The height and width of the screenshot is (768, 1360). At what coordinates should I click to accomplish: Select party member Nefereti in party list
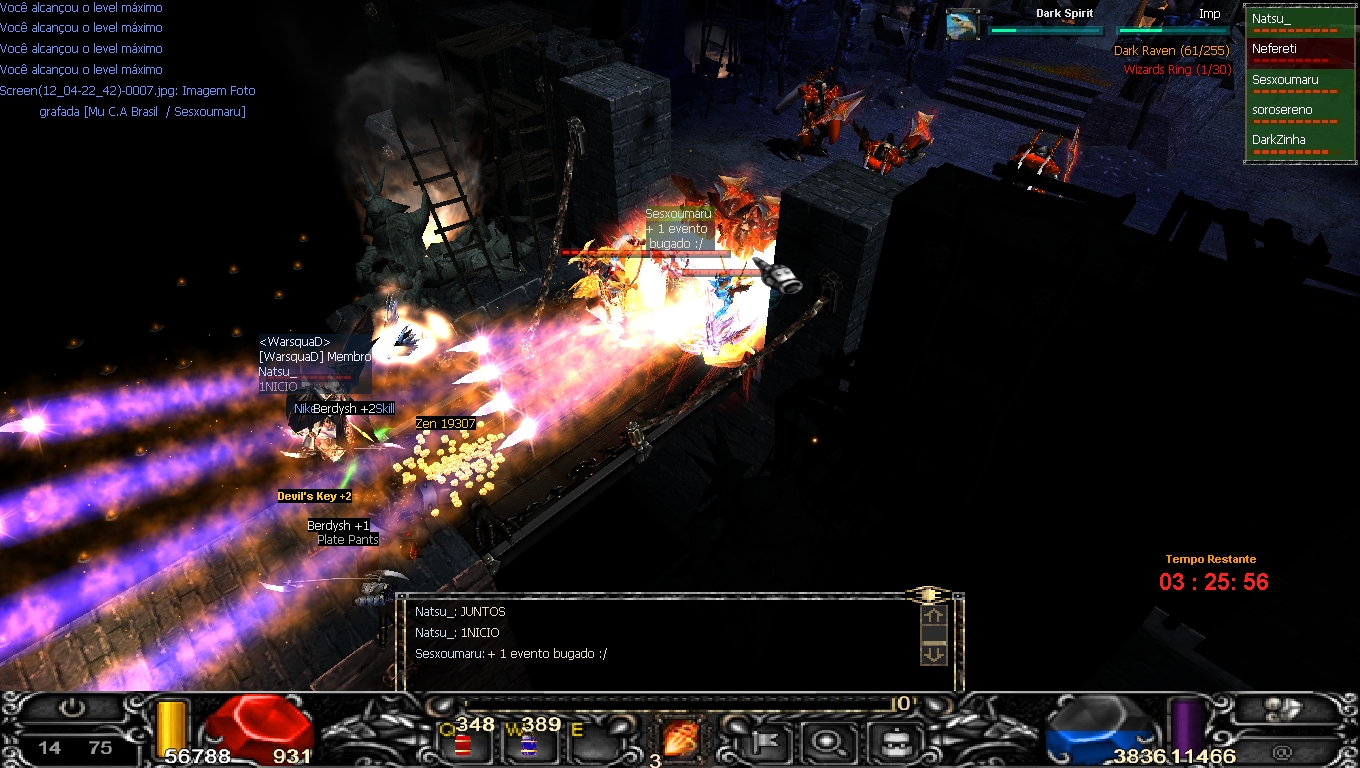coord(1299,50)
